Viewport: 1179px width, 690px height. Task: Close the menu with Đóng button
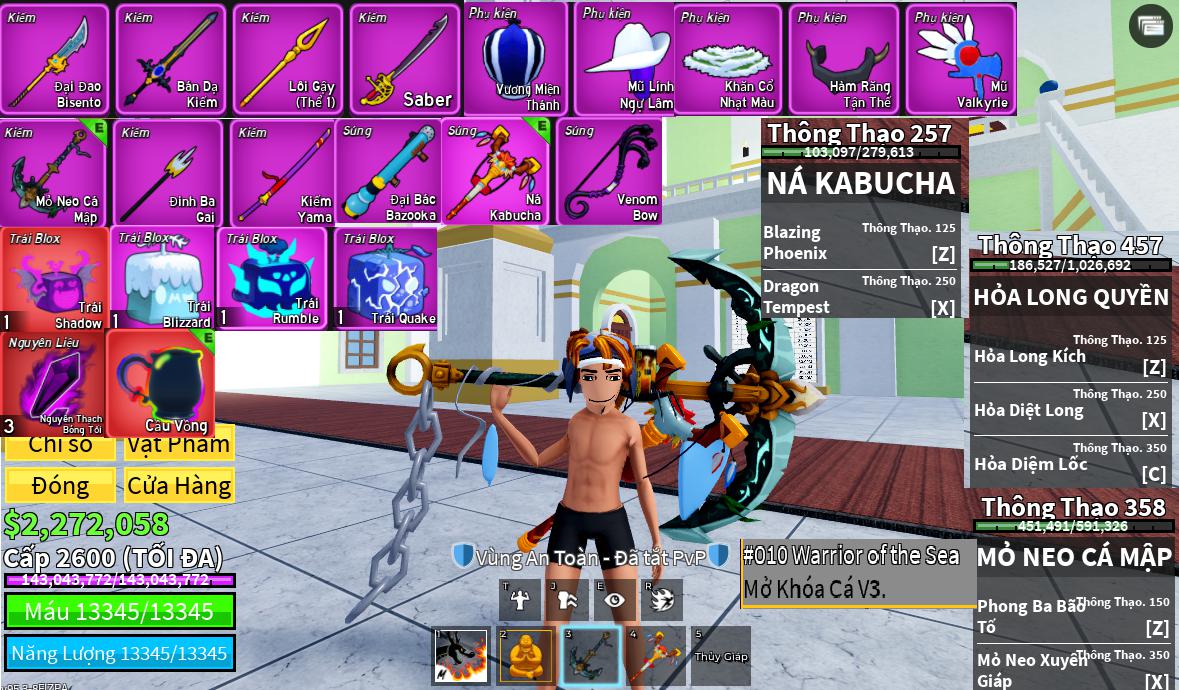tap(60, 485)
